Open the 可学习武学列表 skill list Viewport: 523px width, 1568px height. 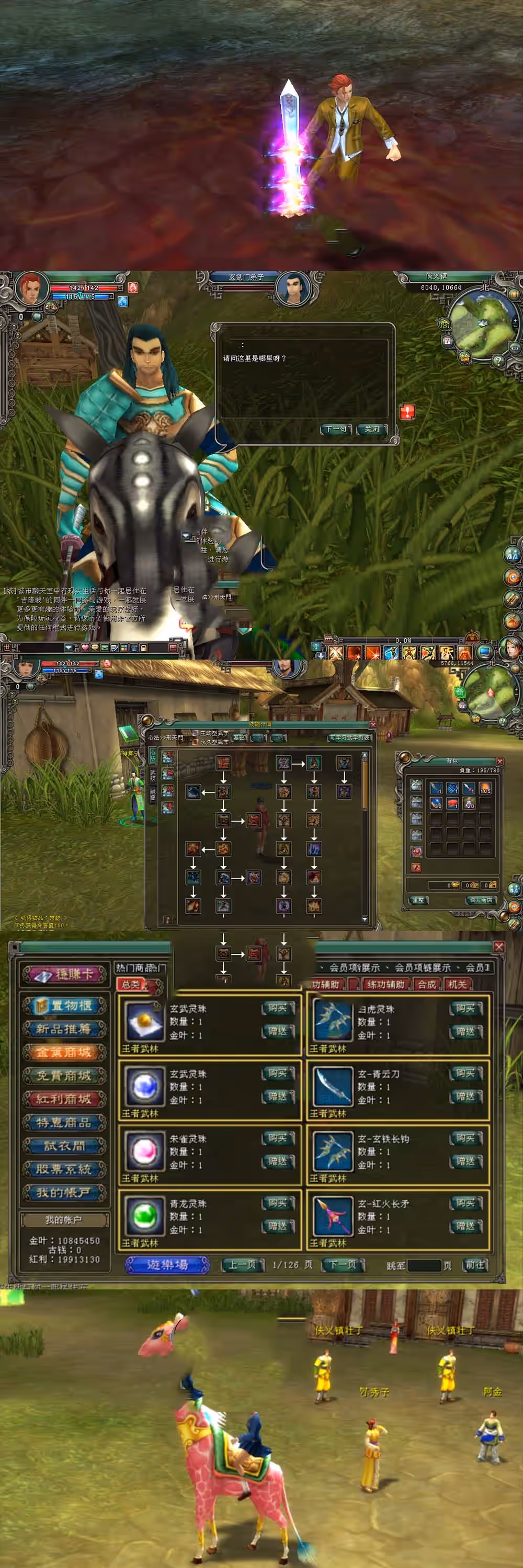click(x=349, y=737)
